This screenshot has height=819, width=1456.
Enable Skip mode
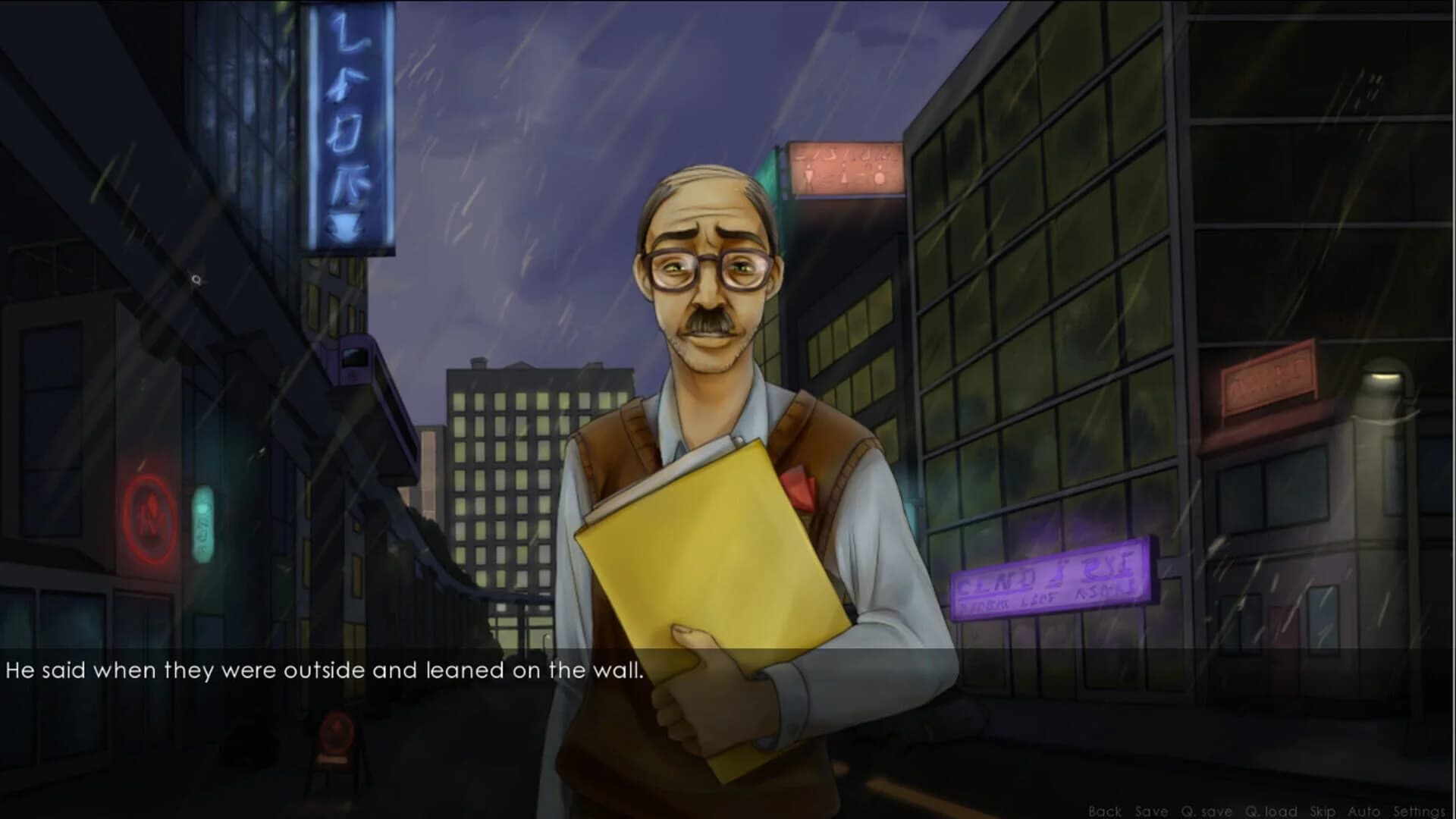1322,811
